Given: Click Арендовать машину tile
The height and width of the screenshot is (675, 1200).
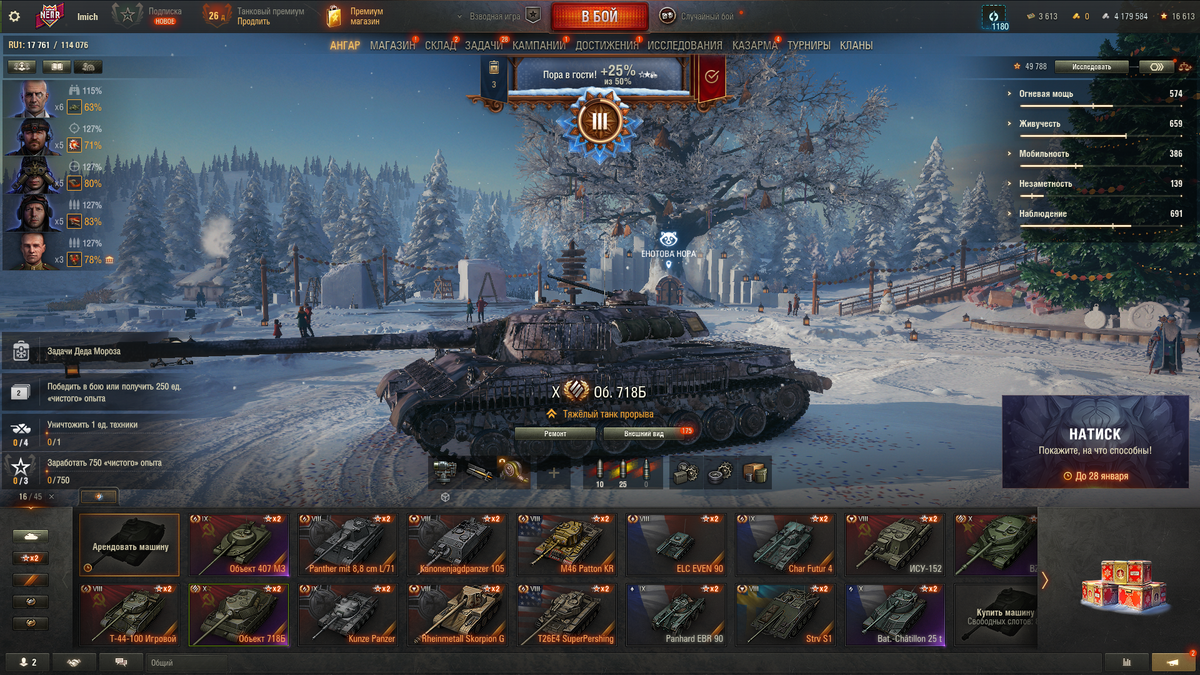Looking at the screenshot, I should pos(129,545).
